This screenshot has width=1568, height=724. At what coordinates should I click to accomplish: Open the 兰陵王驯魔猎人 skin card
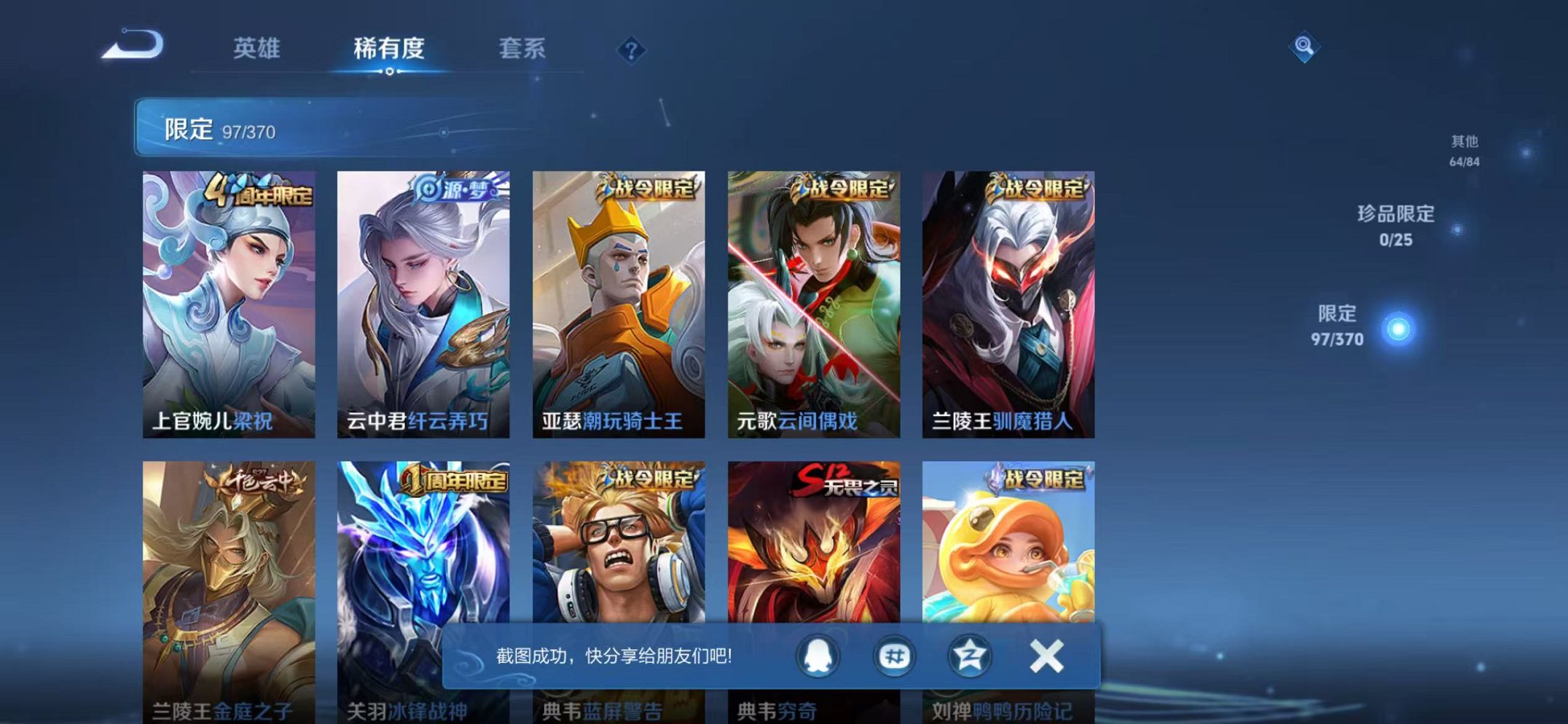point(1008,306)
